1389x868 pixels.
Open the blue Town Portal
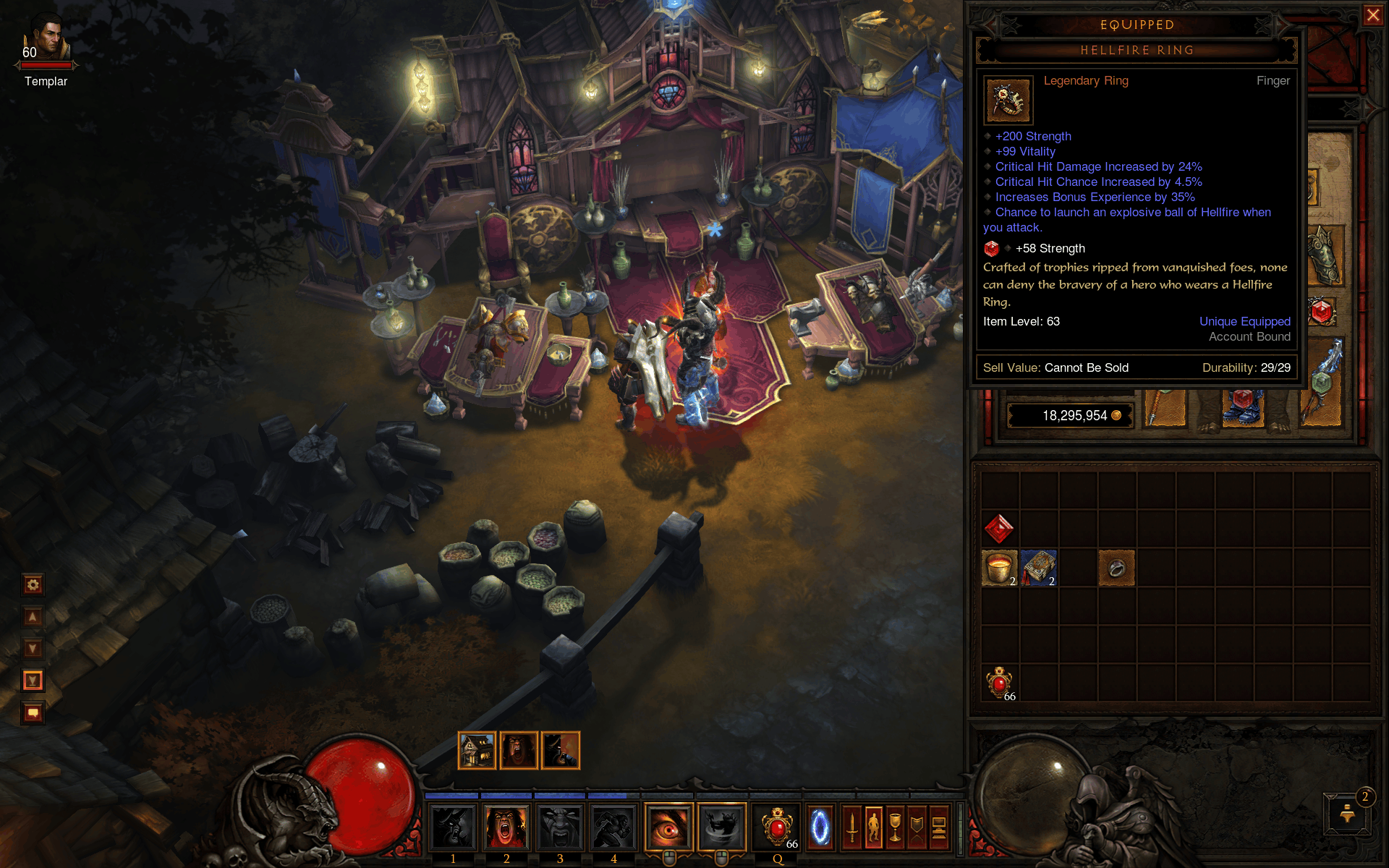click(x=820, y=826)
